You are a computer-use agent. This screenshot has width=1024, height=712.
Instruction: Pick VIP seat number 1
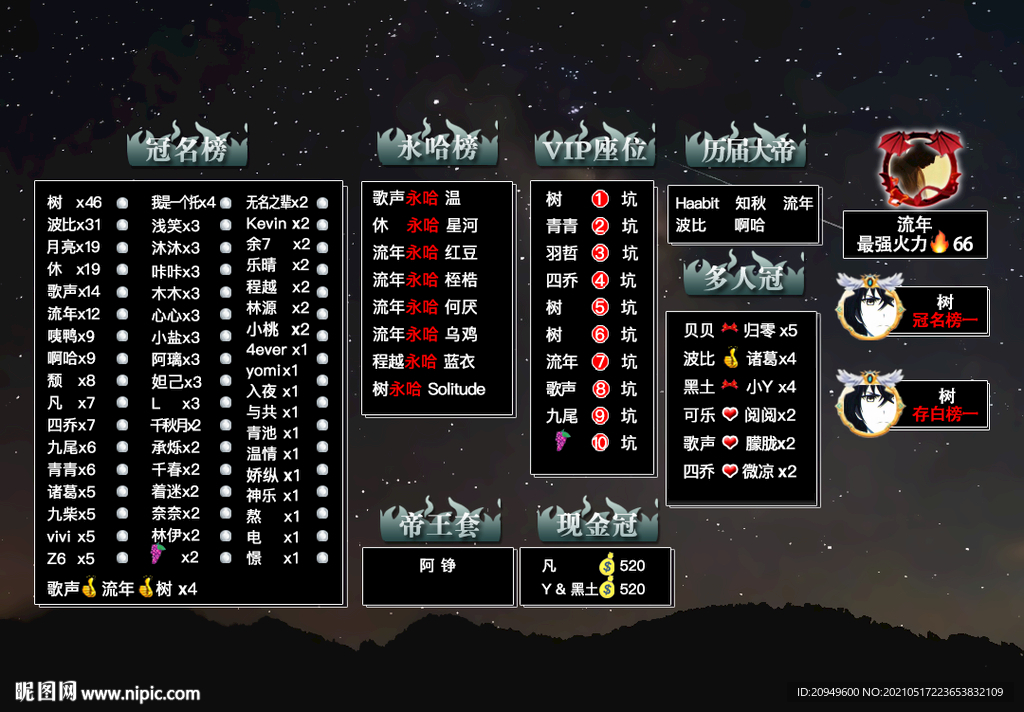pos(600,199)
